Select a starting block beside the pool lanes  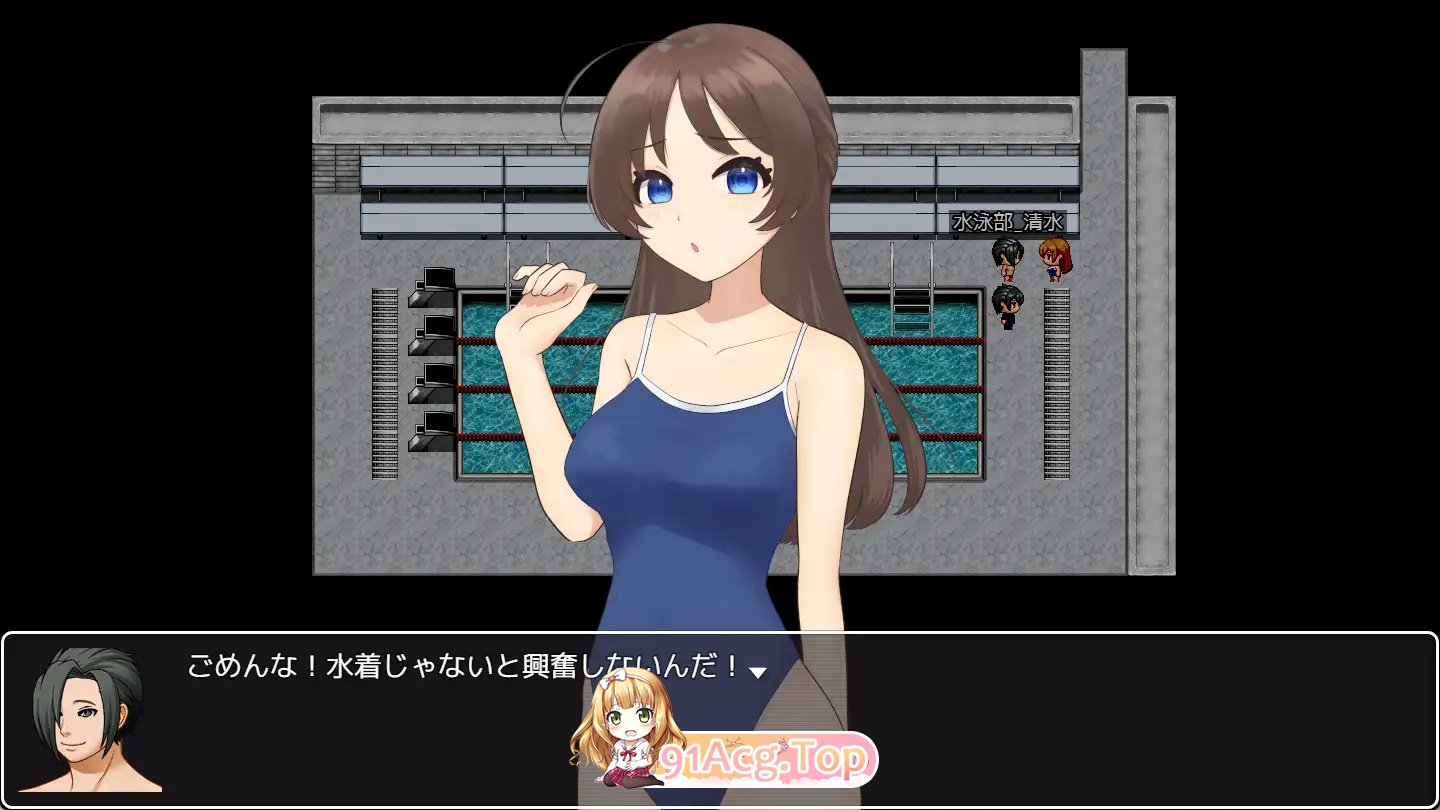pyautogui.click(x=433, y=330)
